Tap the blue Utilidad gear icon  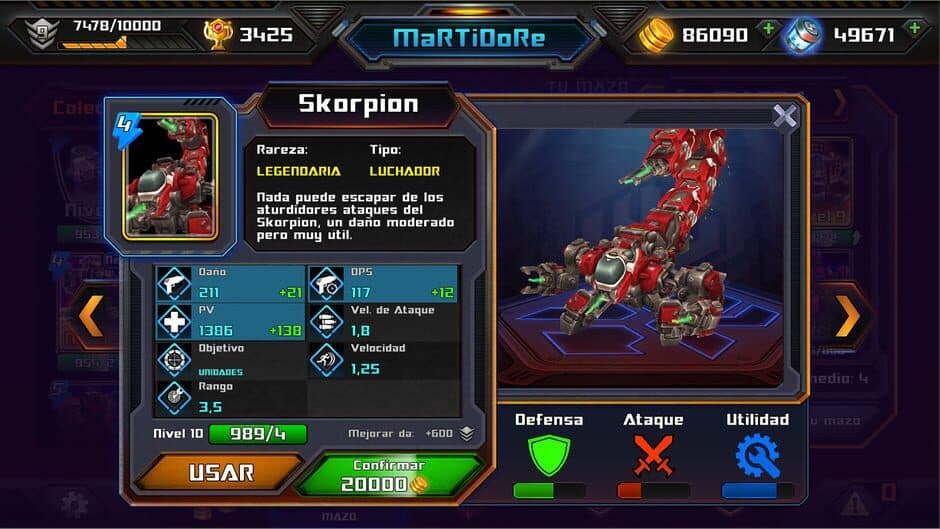(x=757, y=455)
